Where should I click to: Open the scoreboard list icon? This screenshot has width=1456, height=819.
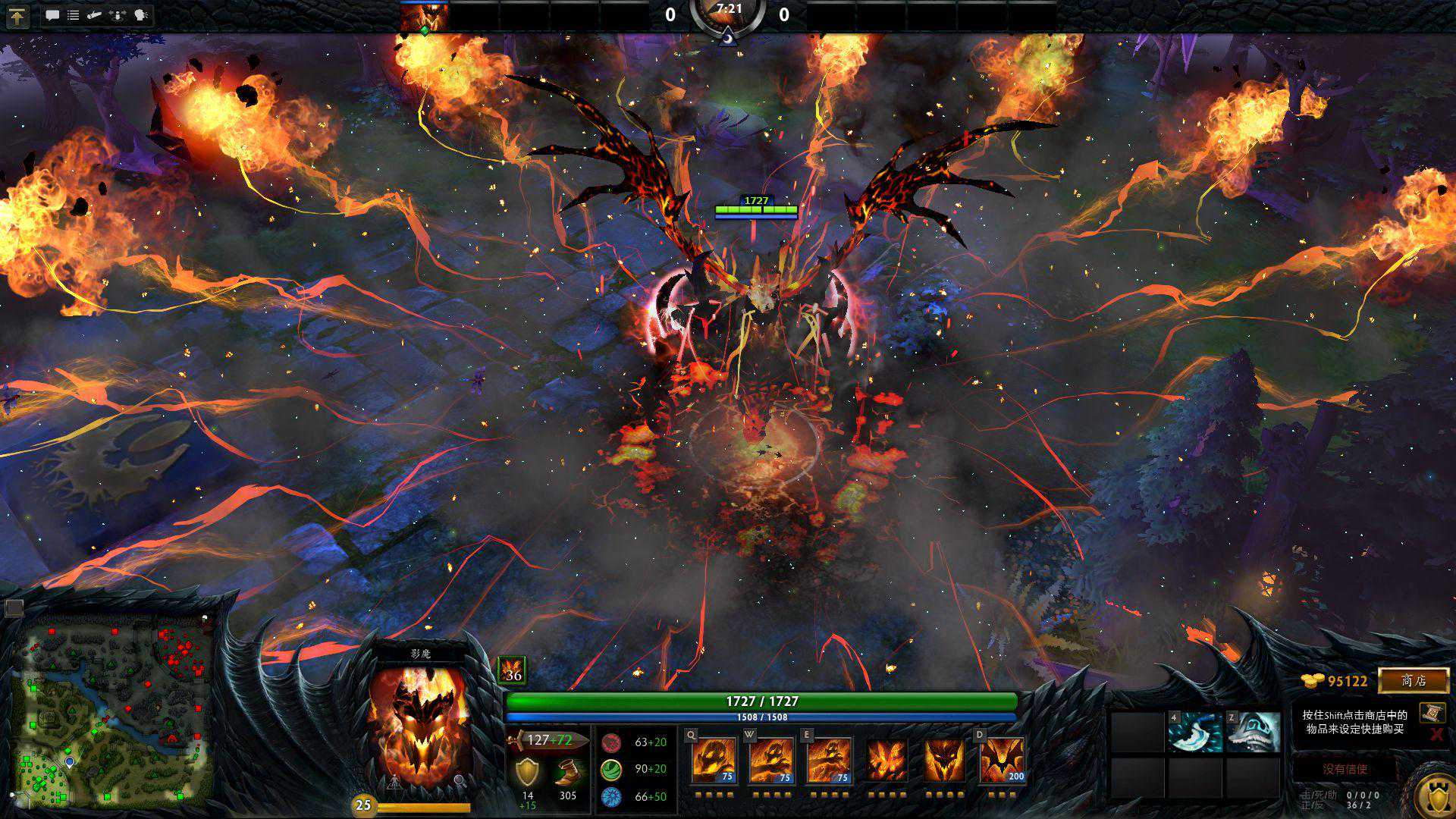point(74,15)
